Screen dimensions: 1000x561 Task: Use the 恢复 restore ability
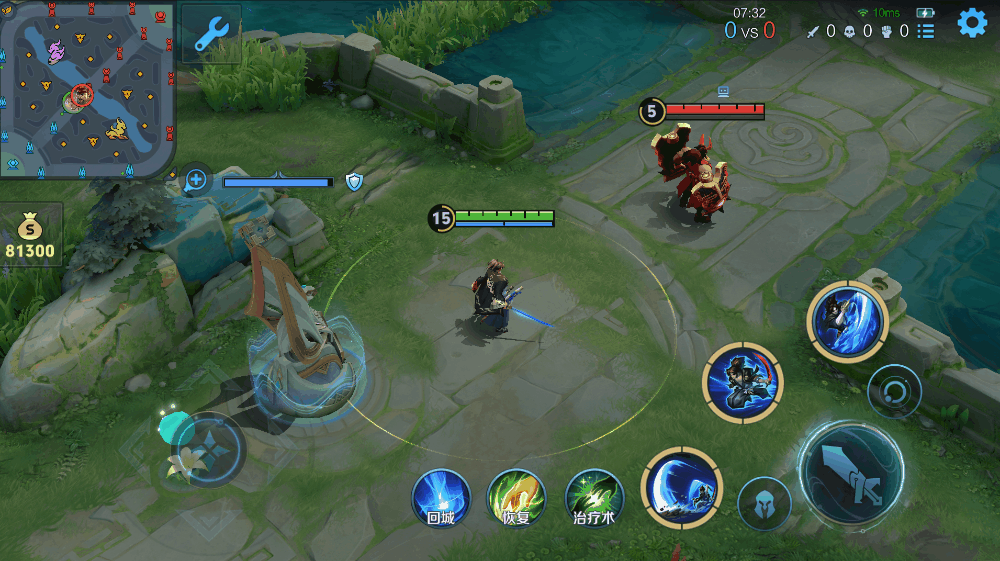[516, 497]
